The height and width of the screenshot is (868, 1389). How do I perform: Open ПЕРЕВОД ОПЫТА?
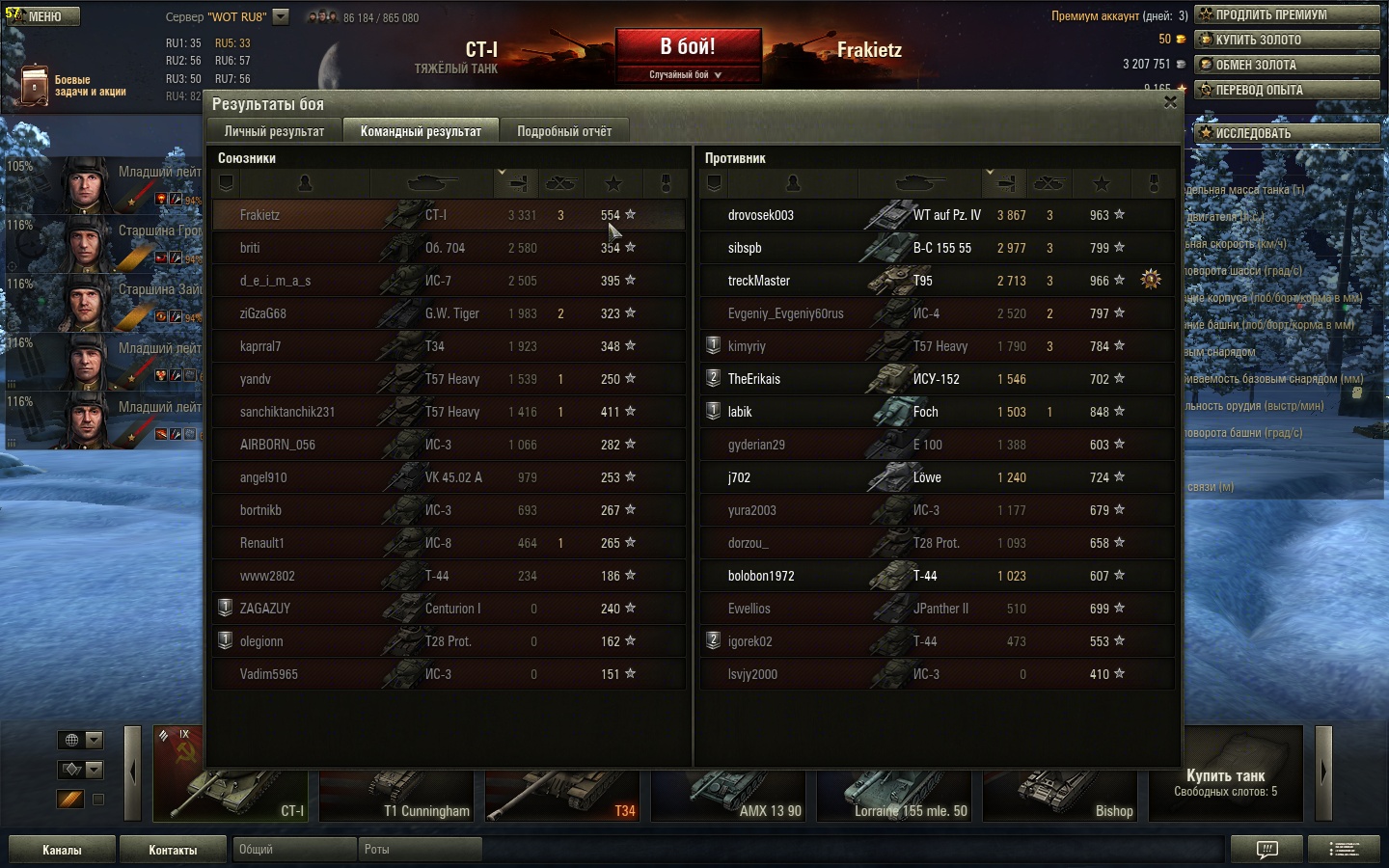1287,90
